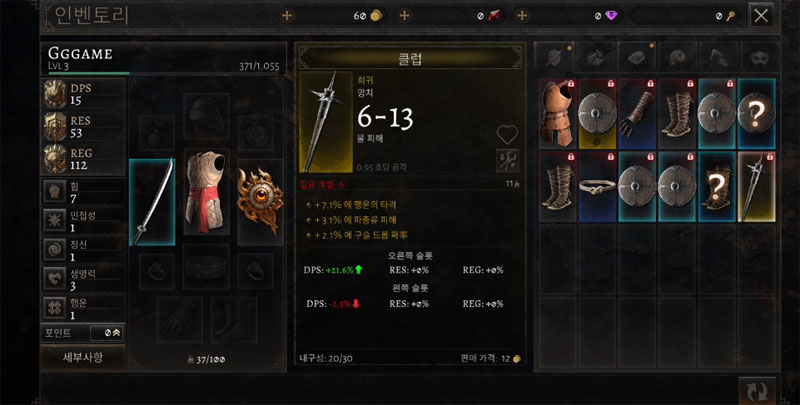Select the orange chest armor in the bag
This screenshot has width=800, height=405.
point(558,111)
